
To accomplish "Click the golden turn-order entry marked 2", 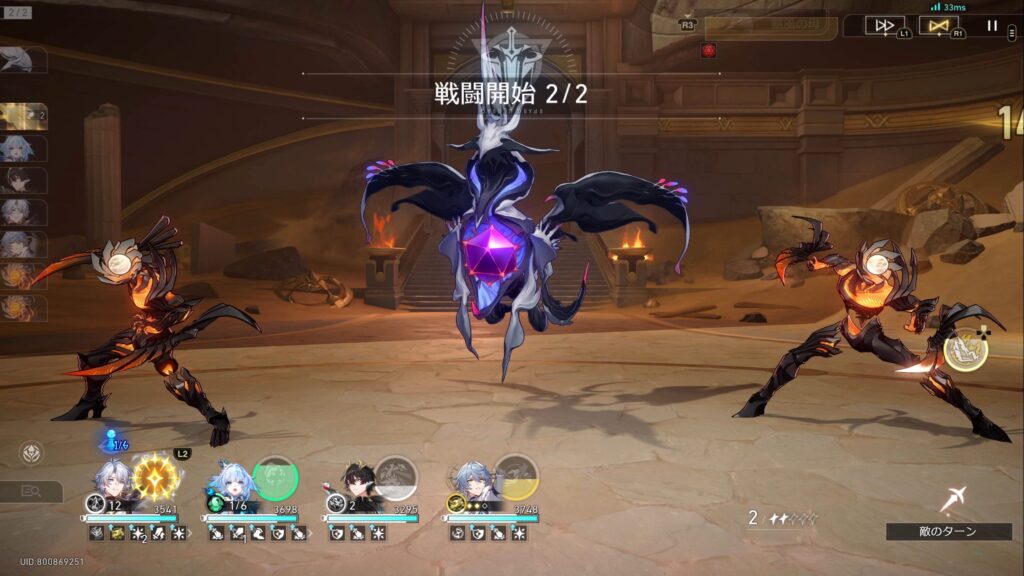I will (24, 117).
